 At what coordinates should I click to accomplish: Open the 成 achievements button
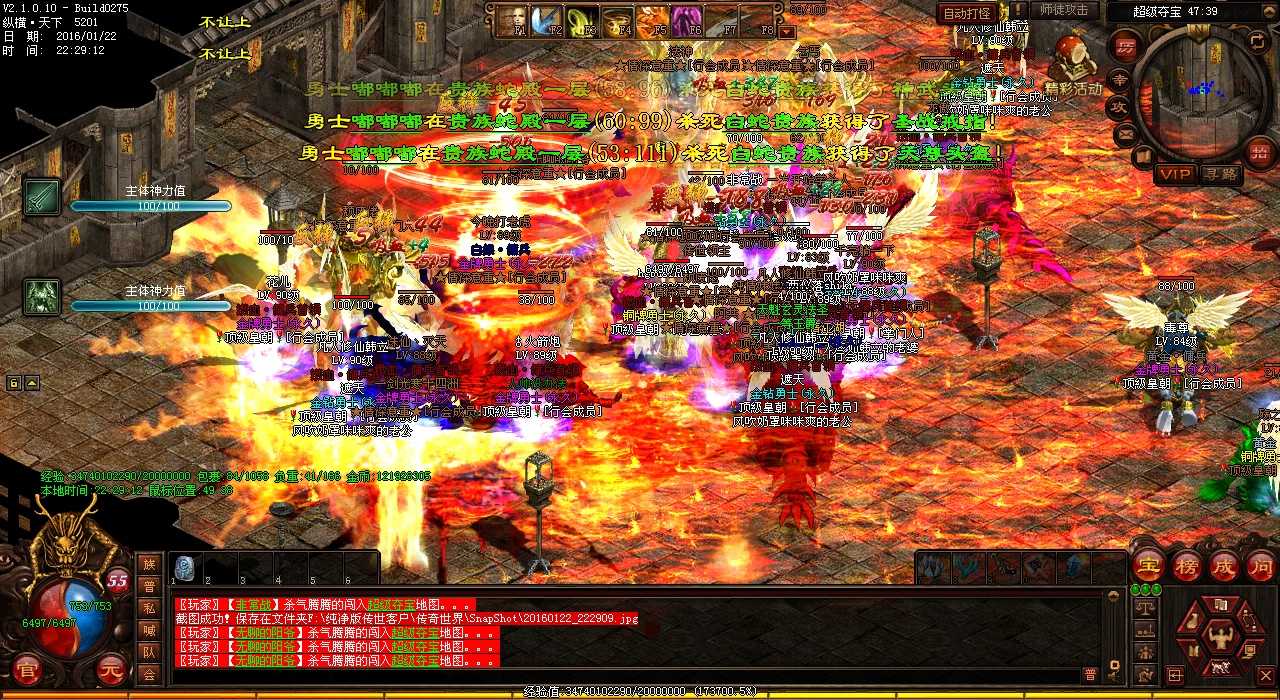[x=1224, y=565]
